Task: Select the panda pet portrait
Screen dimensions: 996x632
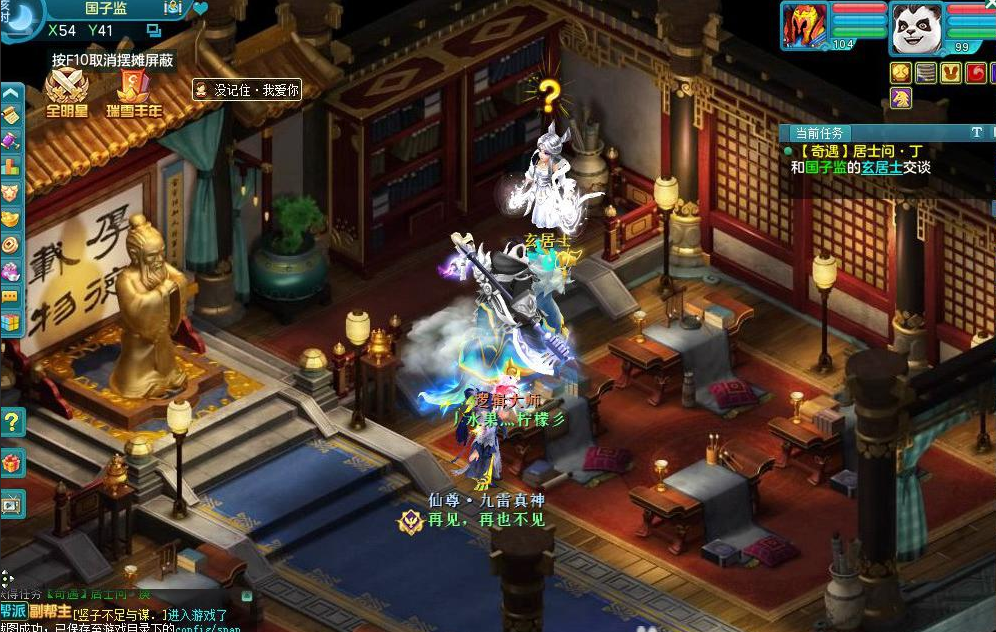Action: 918,29
